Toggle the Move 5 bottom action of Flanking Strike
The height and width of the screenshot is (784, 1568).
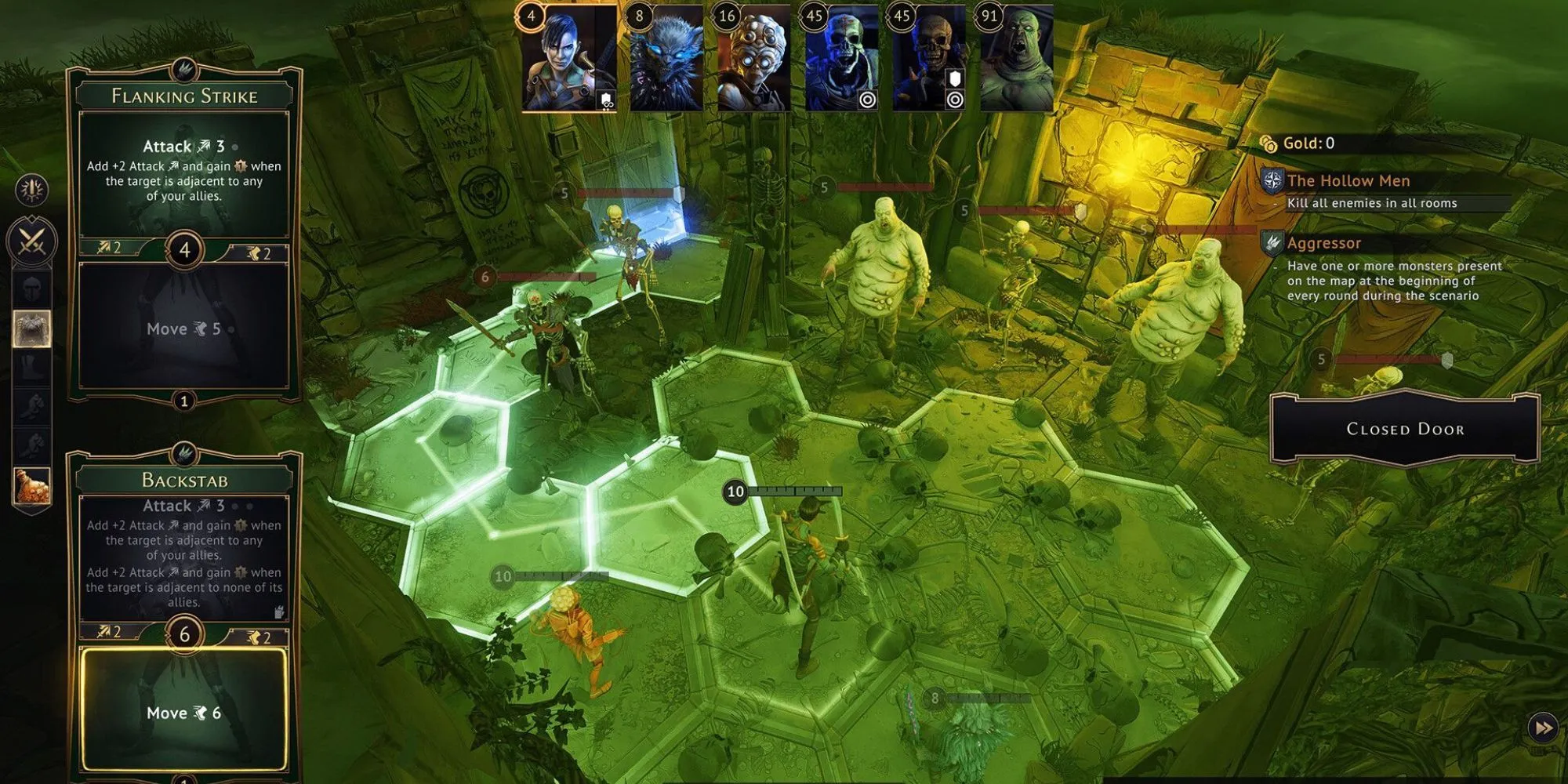click(x=184, y=329)
